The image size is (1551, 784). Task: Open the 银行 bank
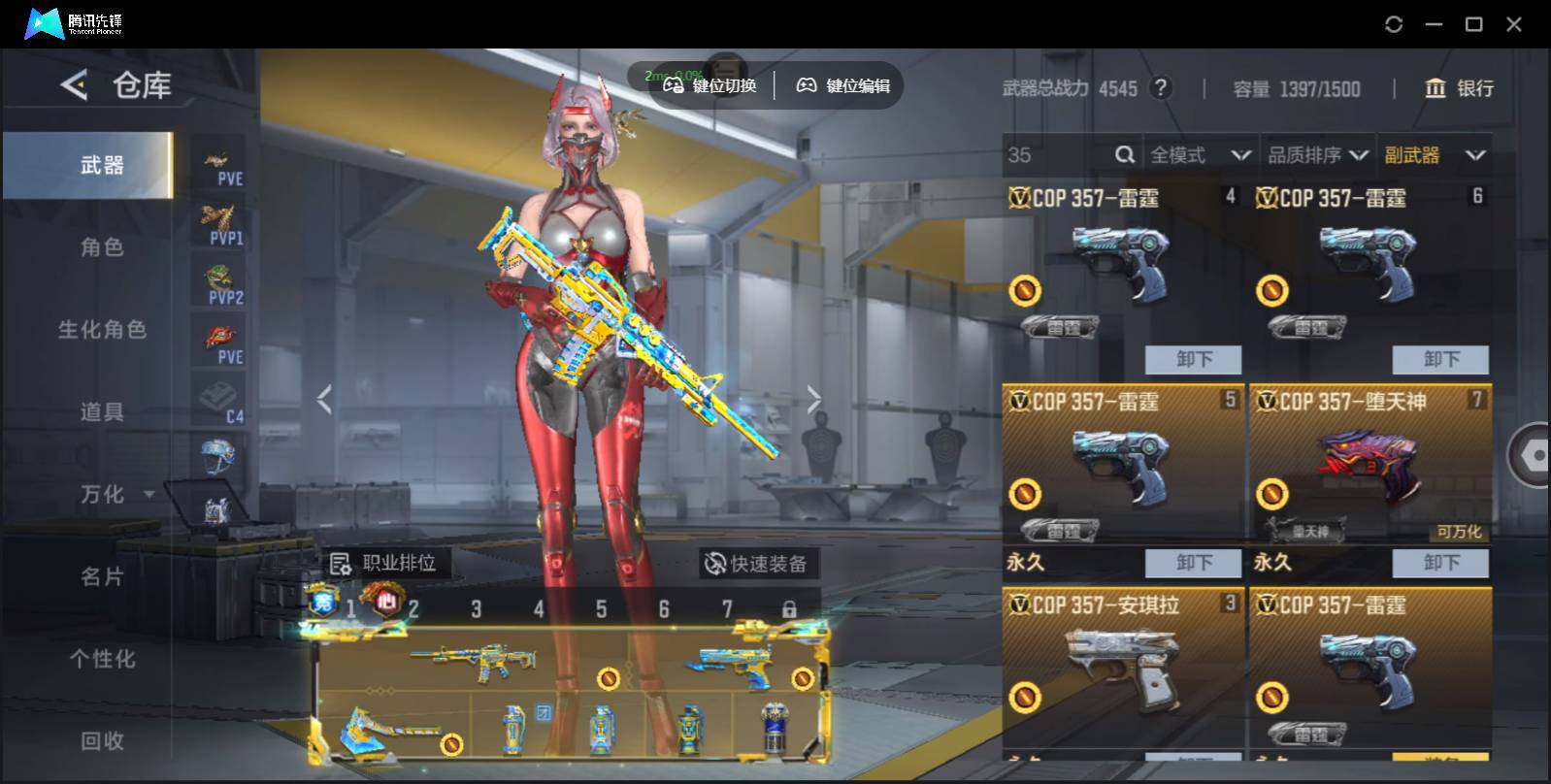click(x=1459, y=88)
